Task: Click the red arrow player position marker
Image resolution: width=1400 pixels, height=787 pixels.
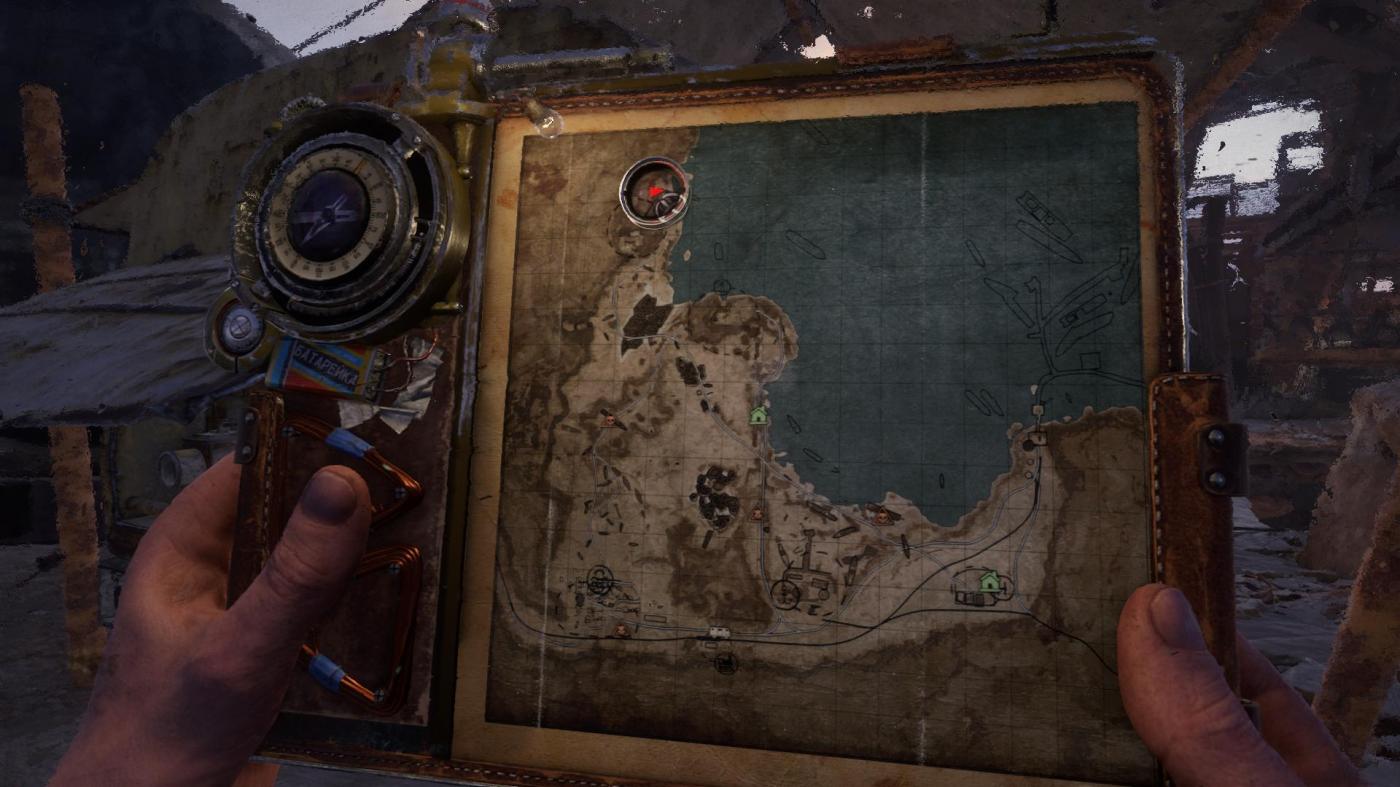Action: pos(655,191)
